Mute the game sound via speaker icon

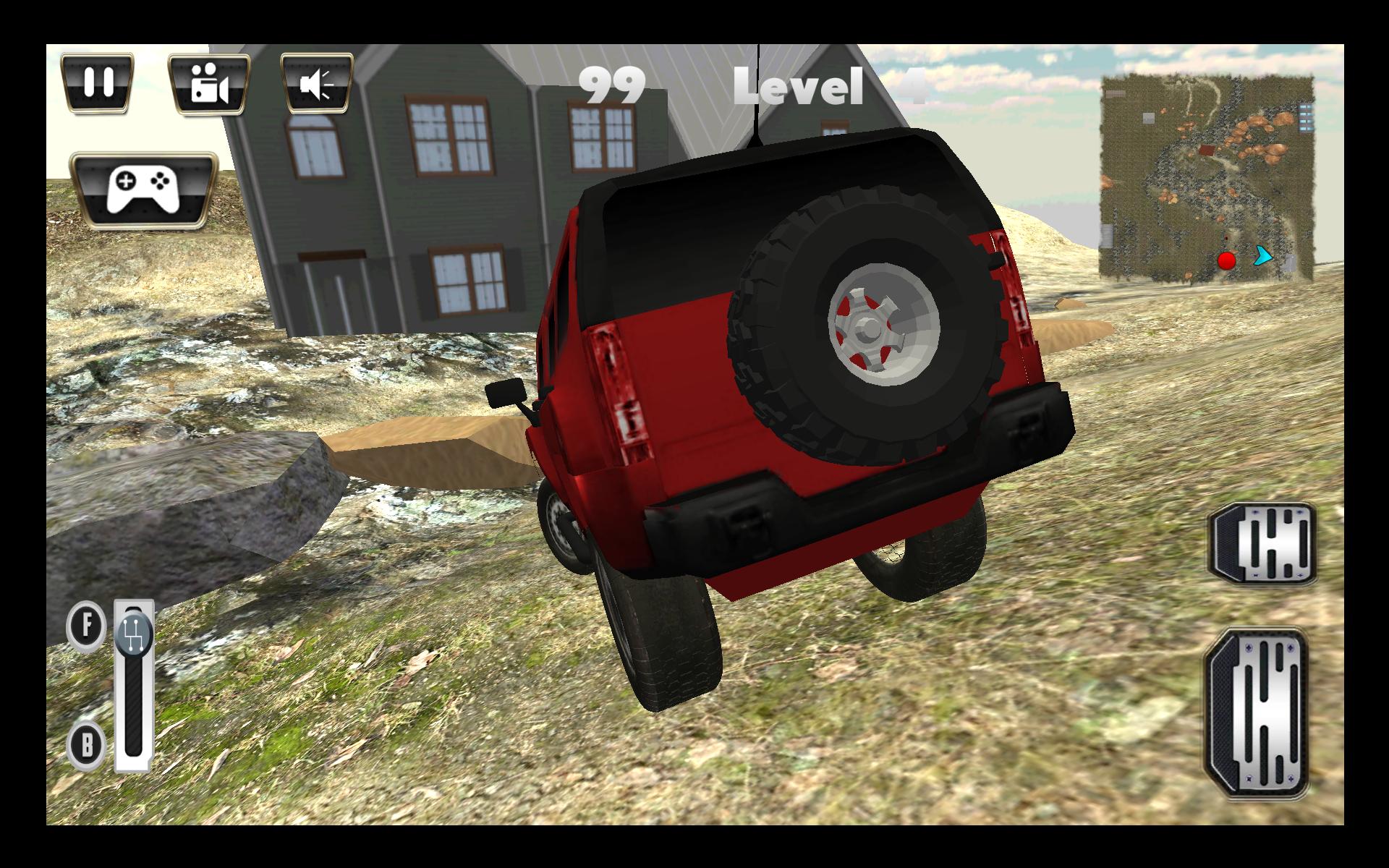click(320, 82)
